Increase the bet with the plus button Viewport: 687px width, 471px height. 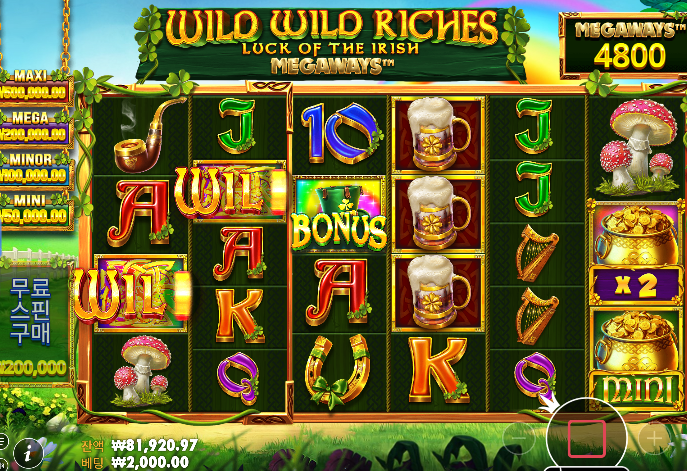tap(655, 438)
